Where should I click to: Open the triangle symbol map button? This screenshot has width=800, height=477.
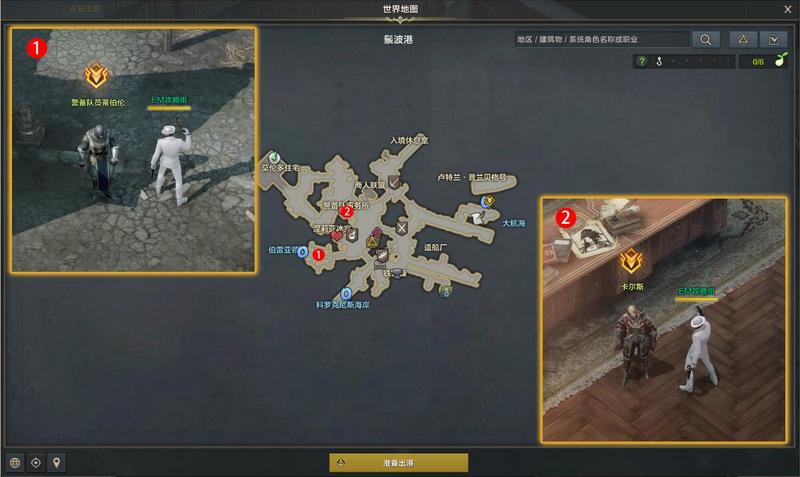(x=743, y=40)
